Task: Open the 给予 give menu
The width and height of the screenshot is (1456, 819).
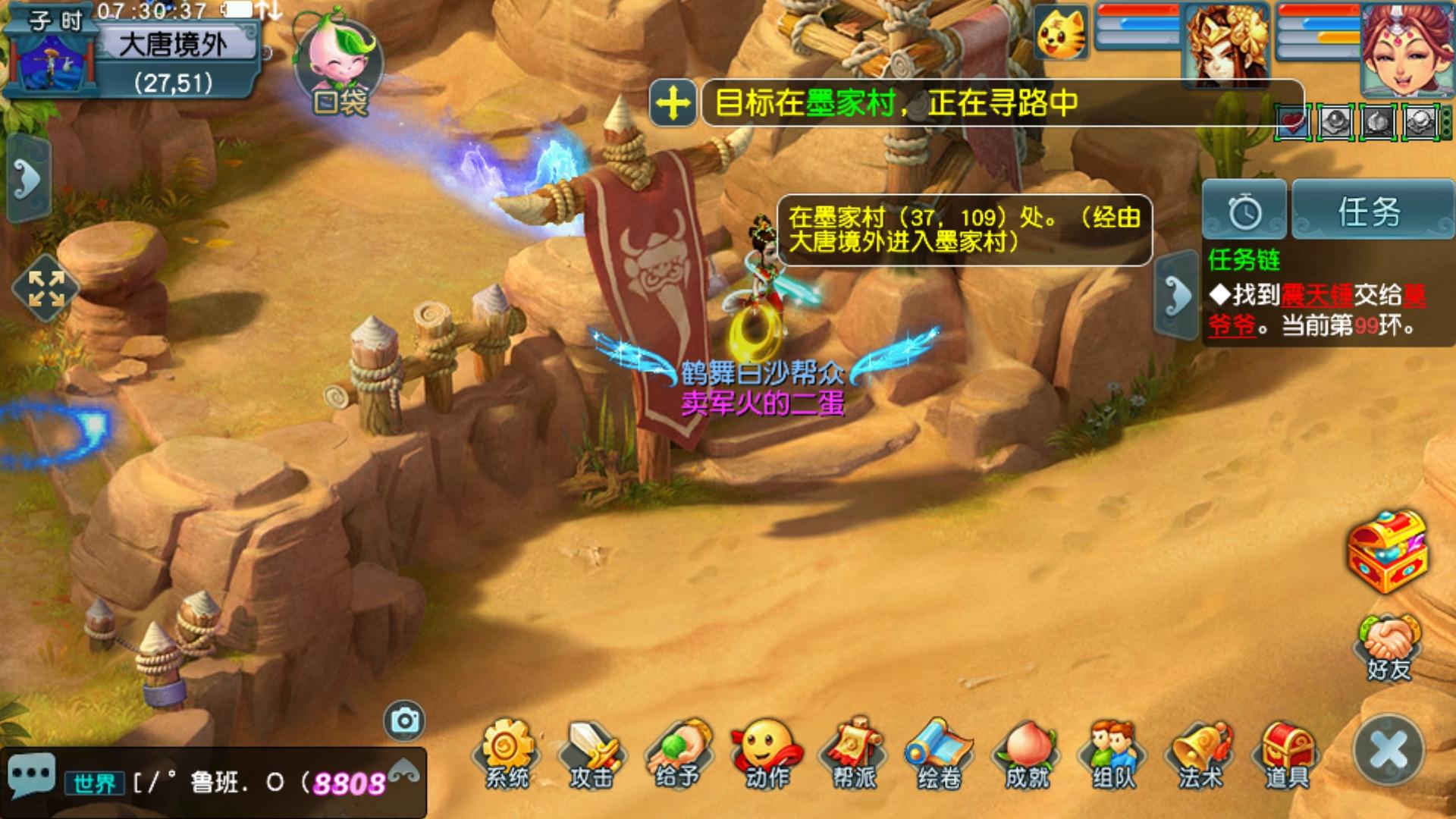Action: coord(679,752)
